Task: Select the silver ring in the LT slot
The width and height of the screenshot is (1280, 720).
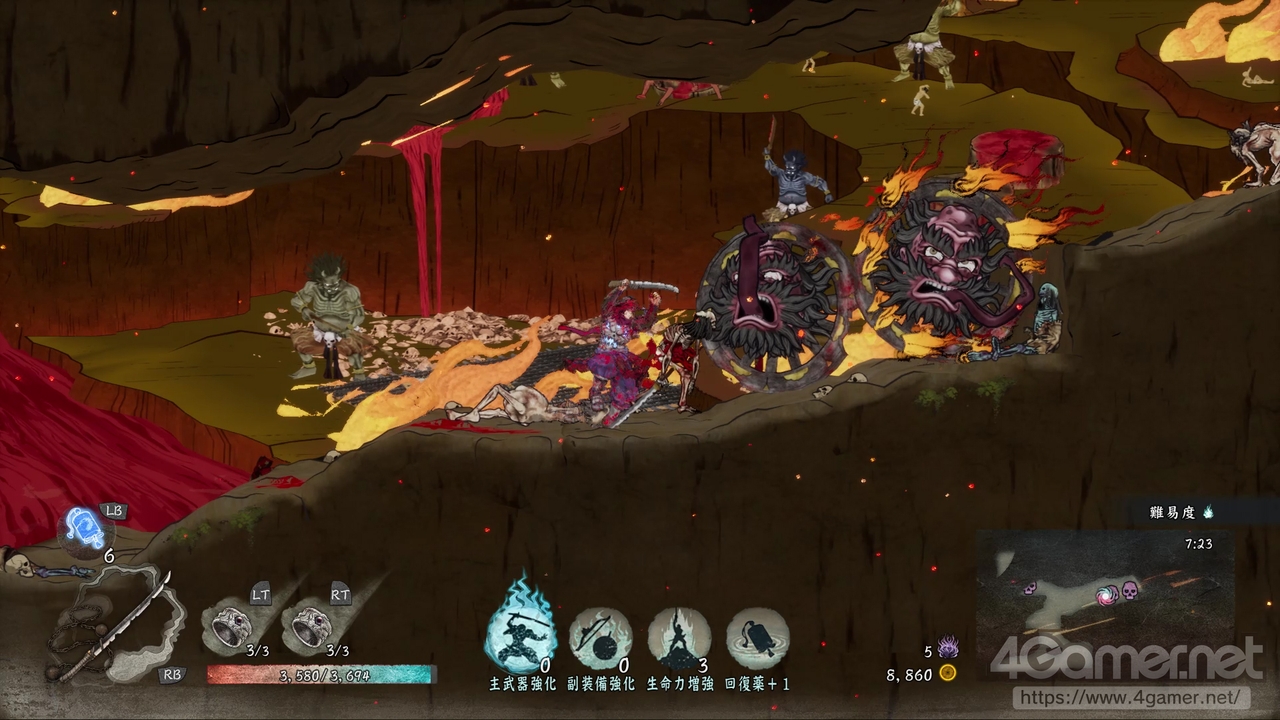Action: [231, 626]
